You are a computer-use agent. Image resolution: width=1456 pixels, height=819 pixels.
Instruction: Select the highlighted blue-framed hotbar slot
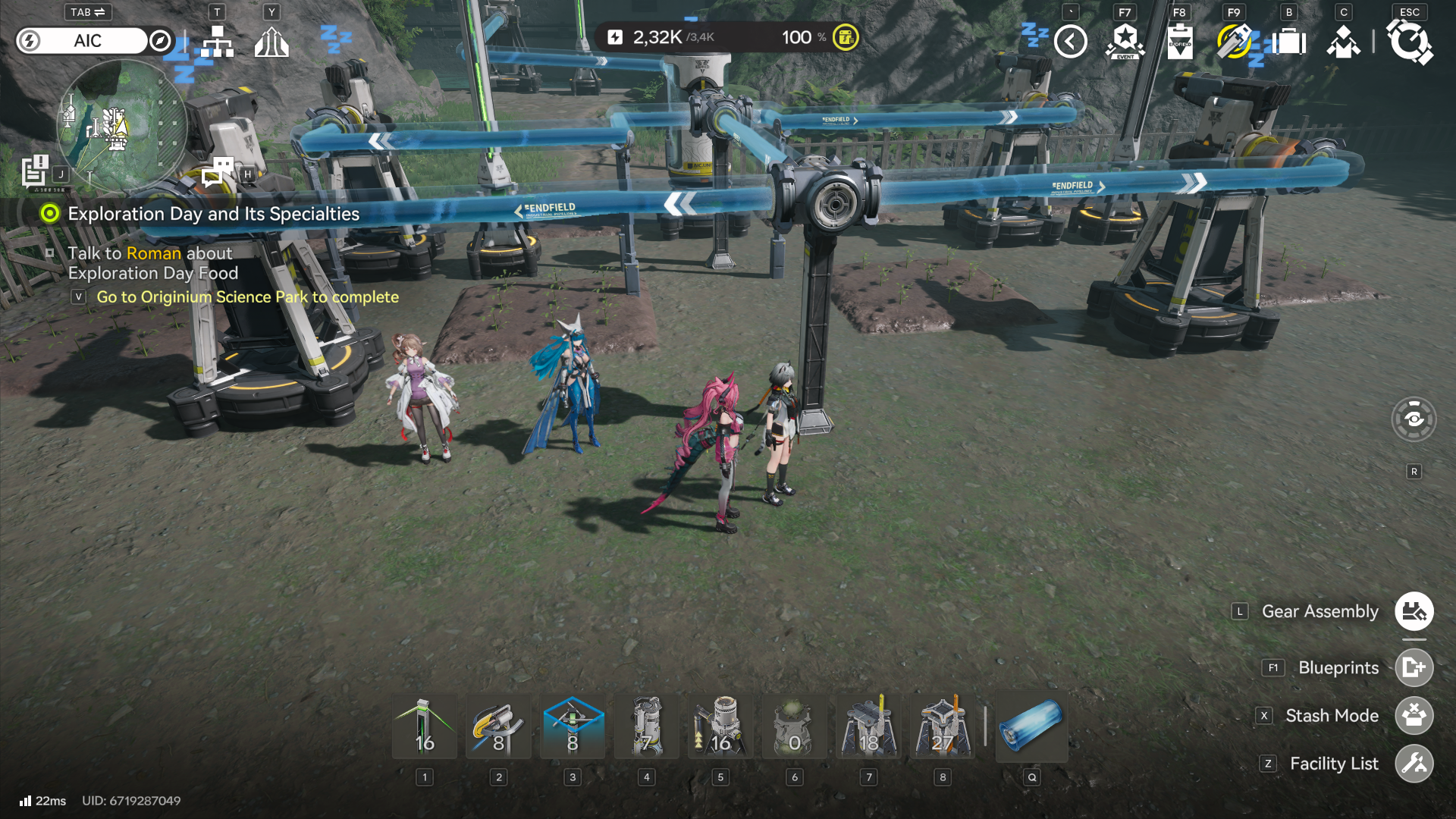[573, 726]
